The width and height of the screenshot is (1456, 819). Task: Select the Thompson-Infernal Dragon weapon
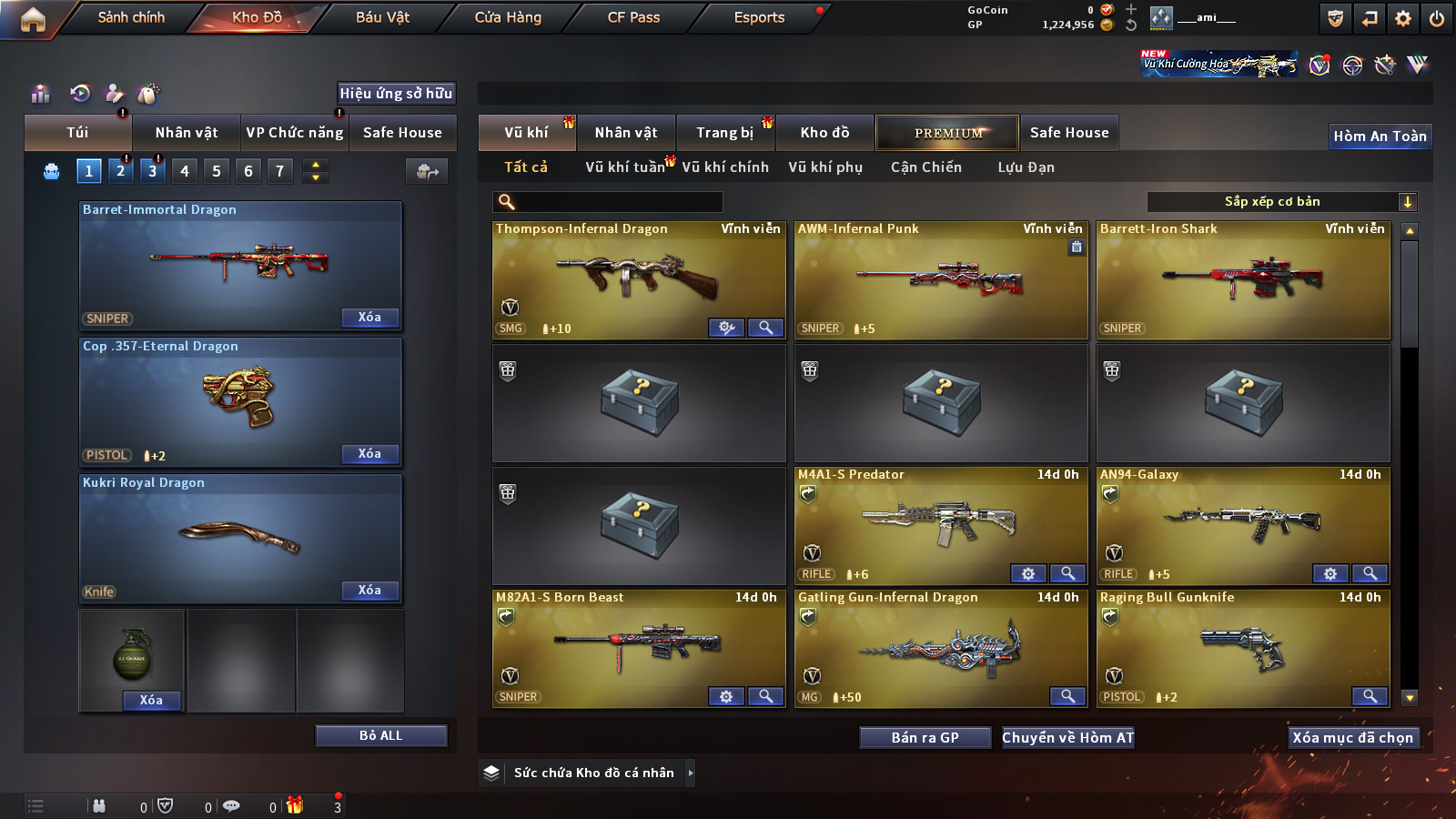(638, 278)
